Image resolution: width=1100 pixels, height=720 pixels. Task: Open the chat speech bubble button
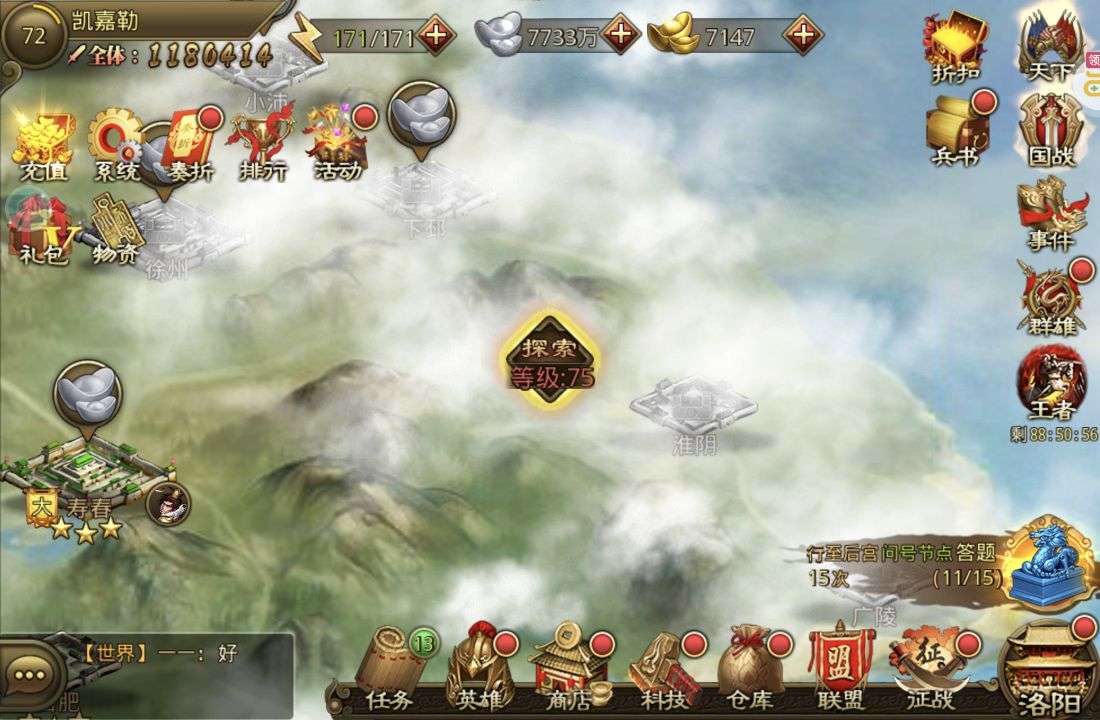pyautogui.click(x=30, y=675)
